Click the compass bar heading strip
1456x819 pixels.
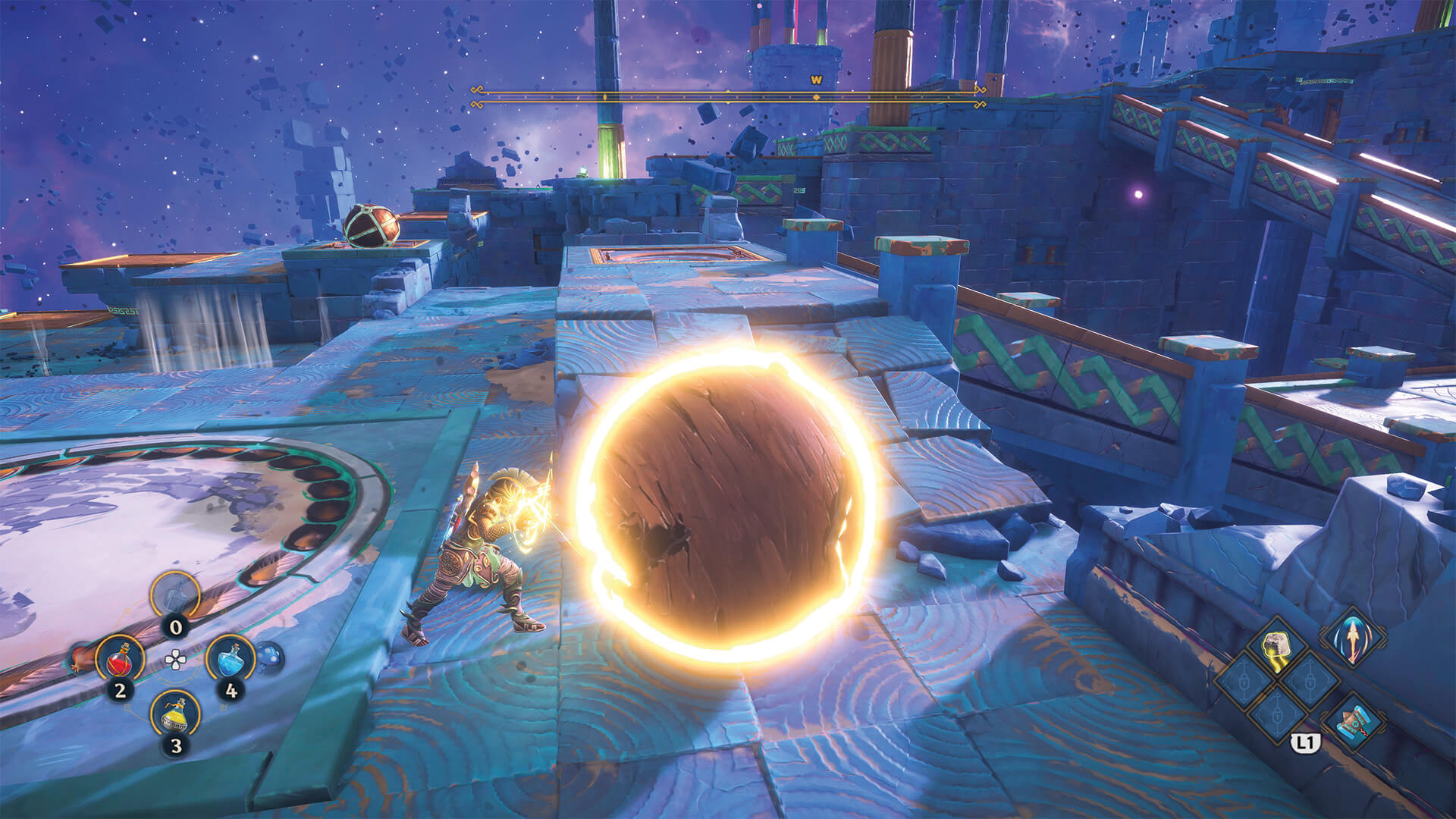click(x=726, y=97)
